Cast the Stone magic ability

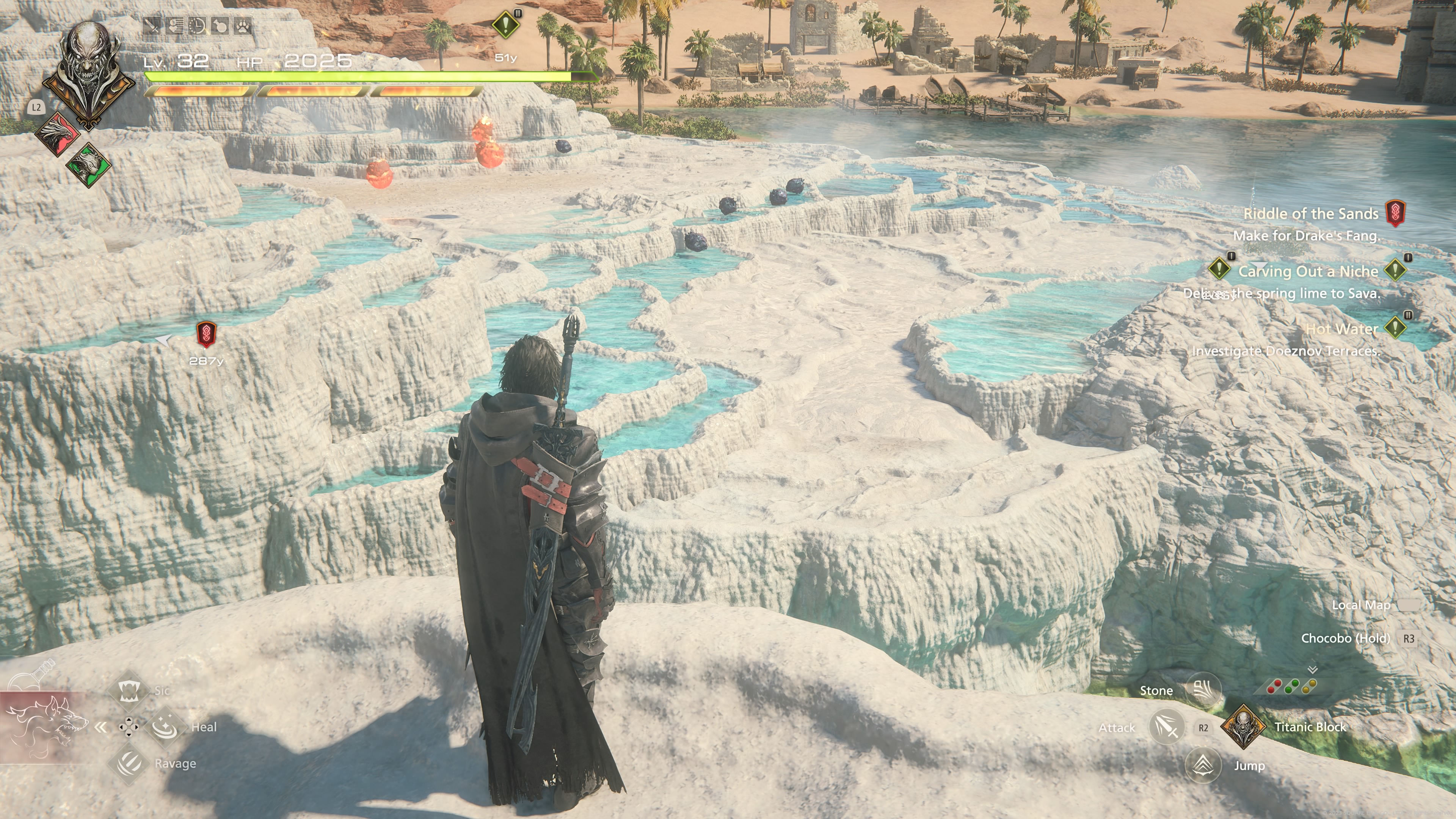pos(1203,690)
